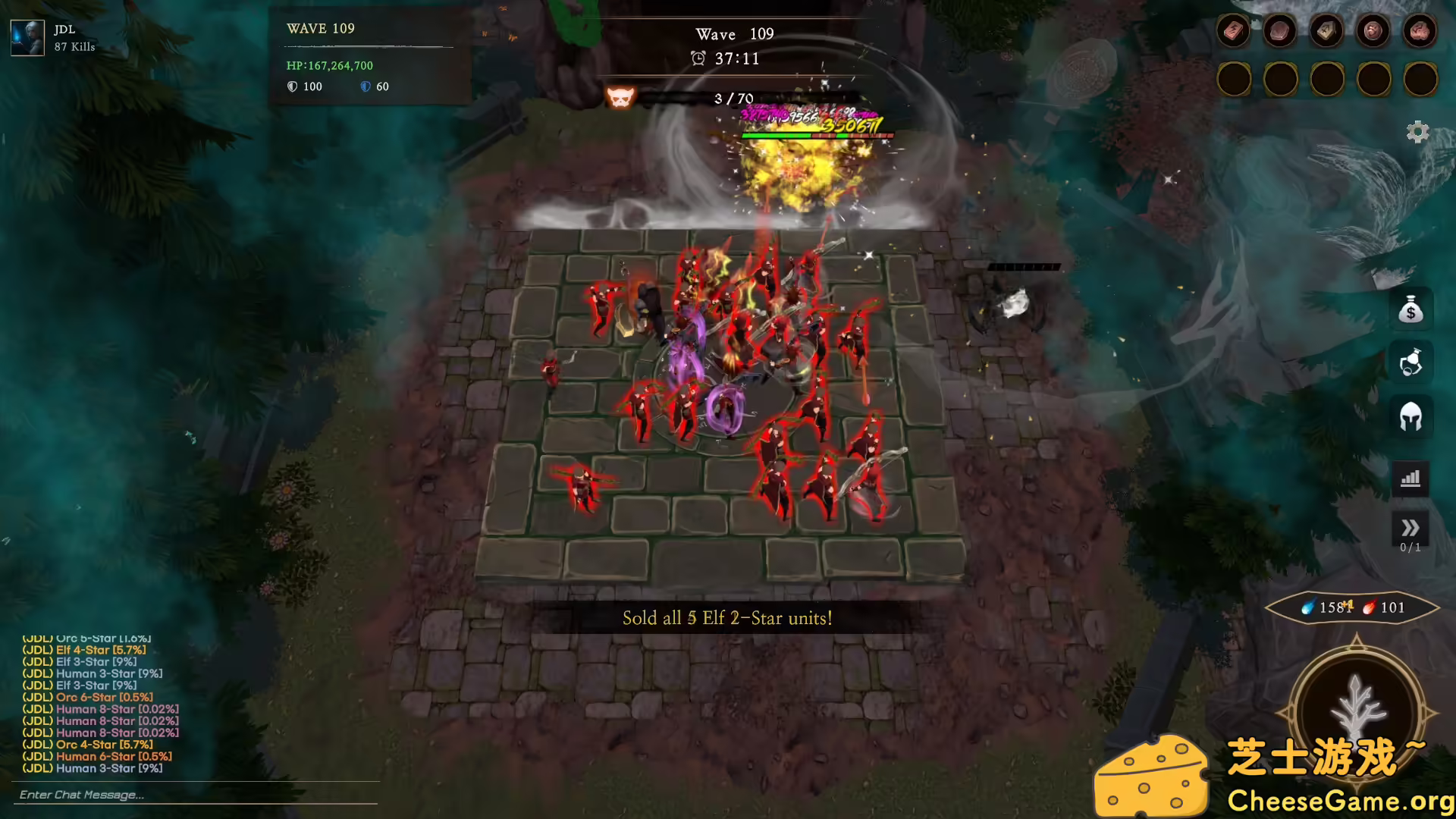Click the boss head icon above the wave bar

tap(620, 97)
